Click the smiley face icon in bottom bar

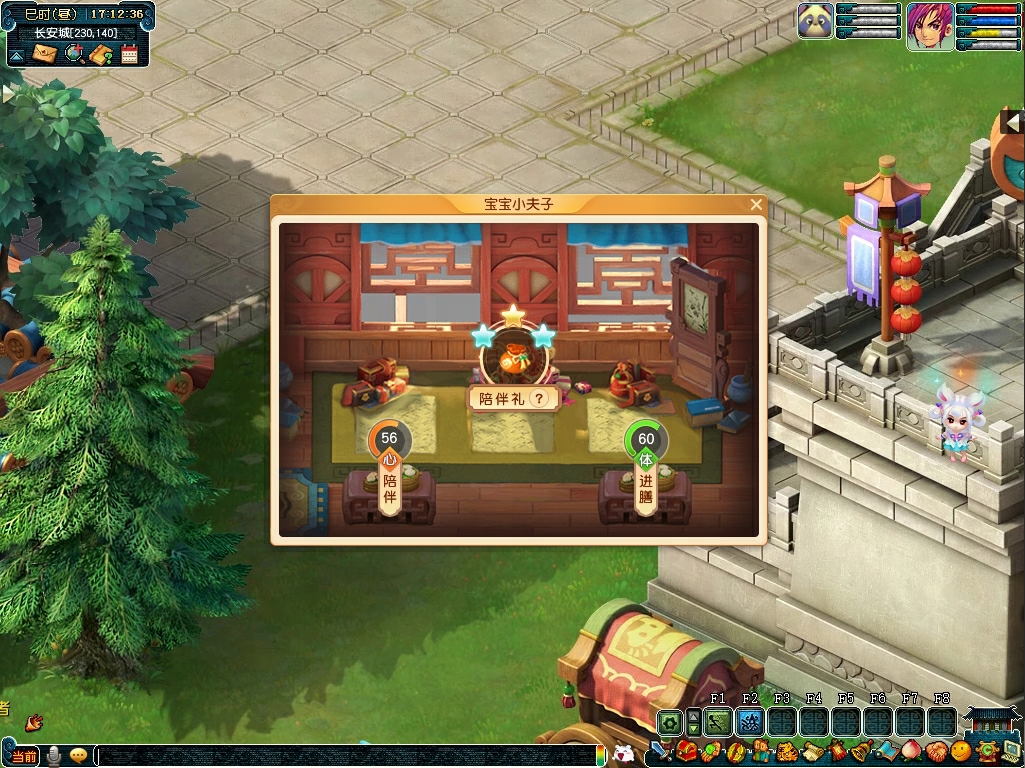(x=960, y=751)
